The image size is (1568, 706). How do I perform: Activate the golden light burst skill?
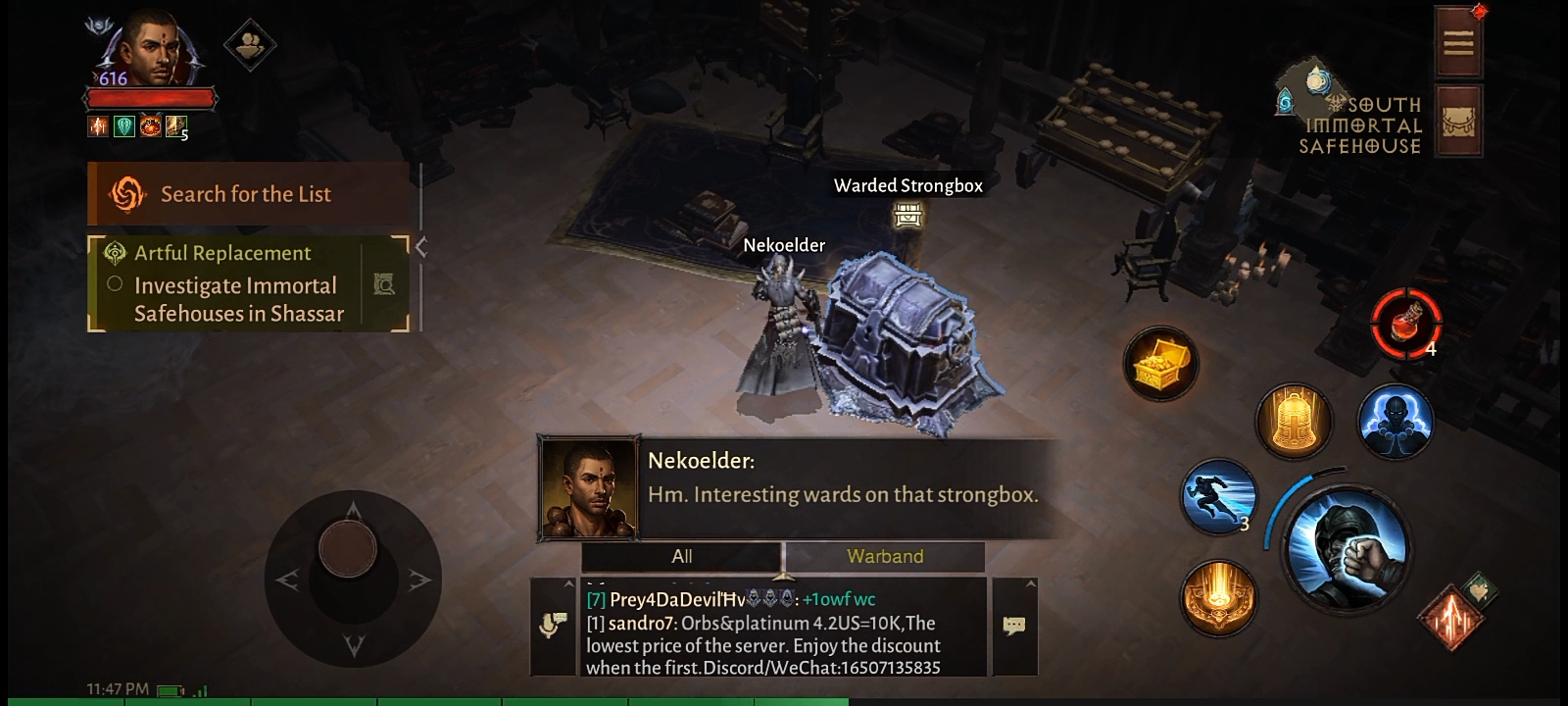[x=1219, y=597]
